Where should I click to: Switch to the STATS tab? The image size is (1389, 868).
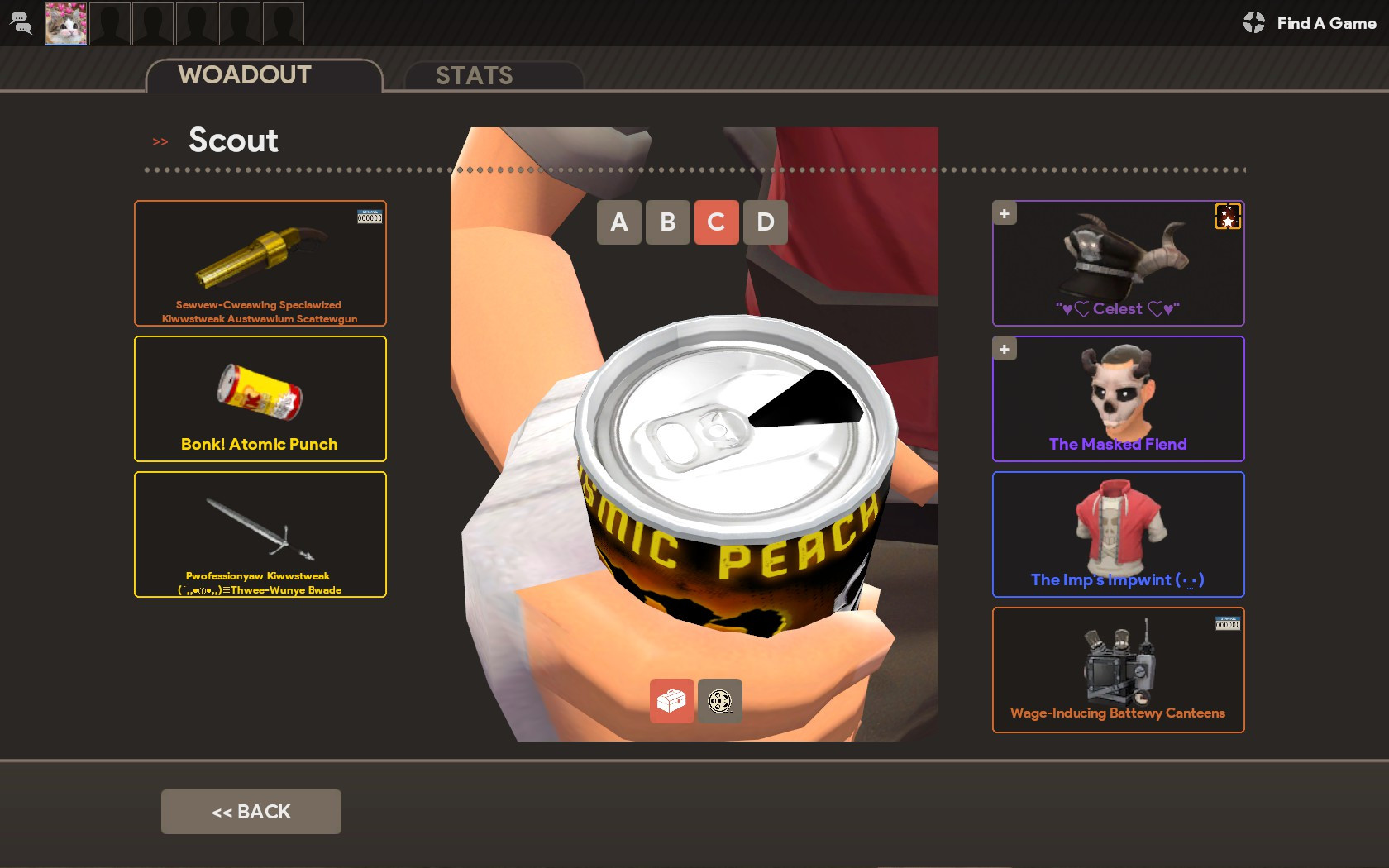[x=475, y=75]
